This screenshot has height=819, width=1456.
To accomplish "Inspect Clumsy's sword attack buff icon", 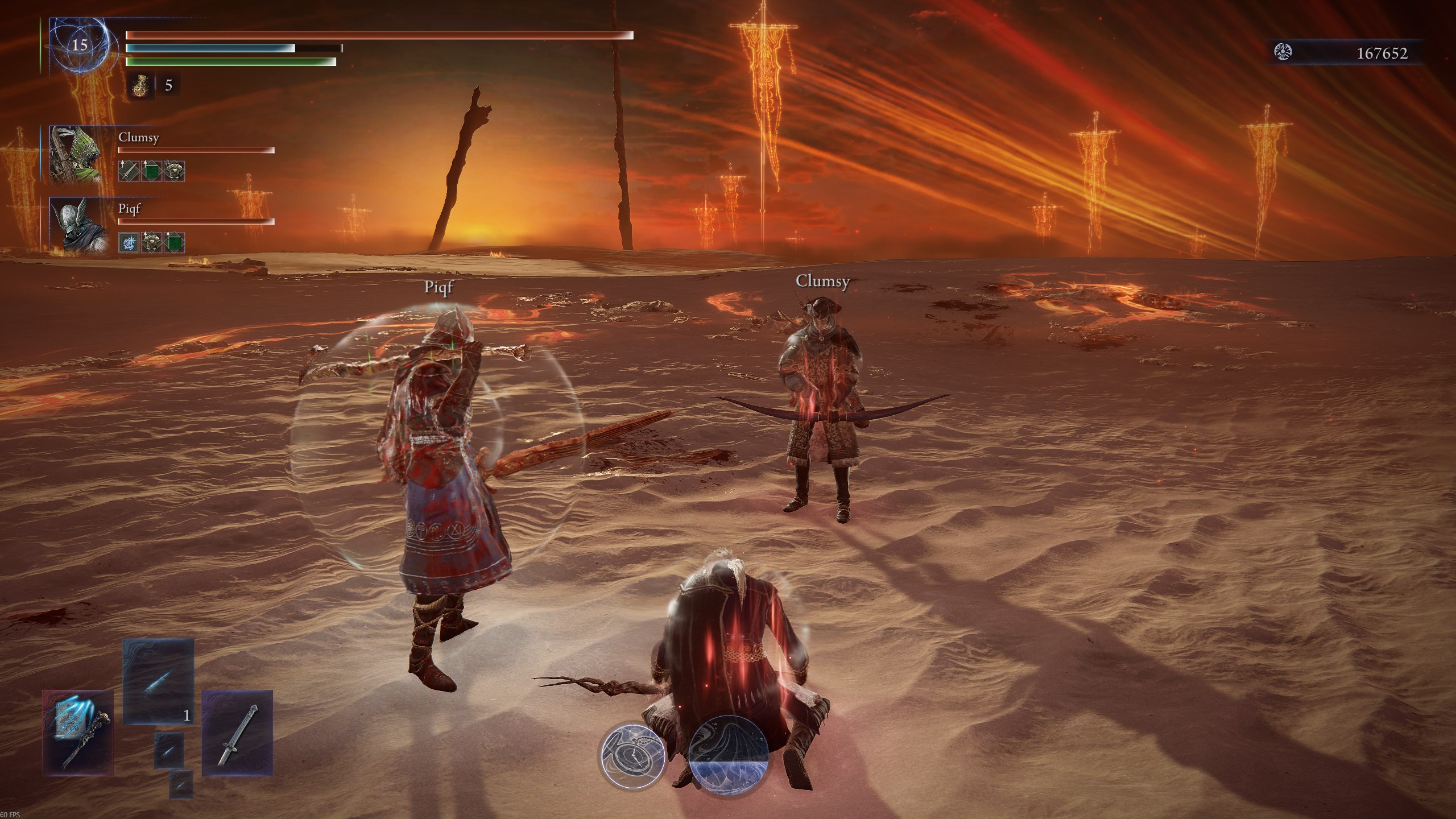I will (x=128, y=171).
